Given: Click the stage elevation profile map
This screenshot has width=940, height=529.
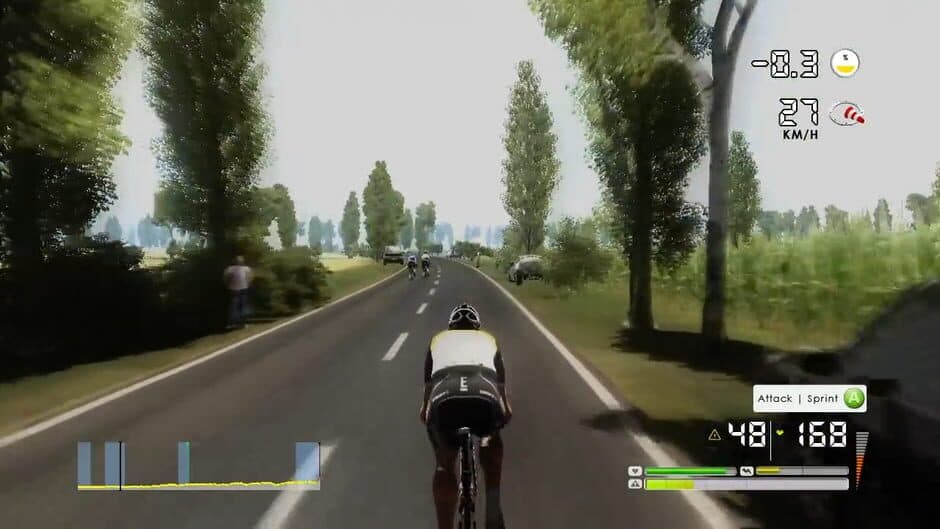Looking at the screenshot, I should coord(199,466).
